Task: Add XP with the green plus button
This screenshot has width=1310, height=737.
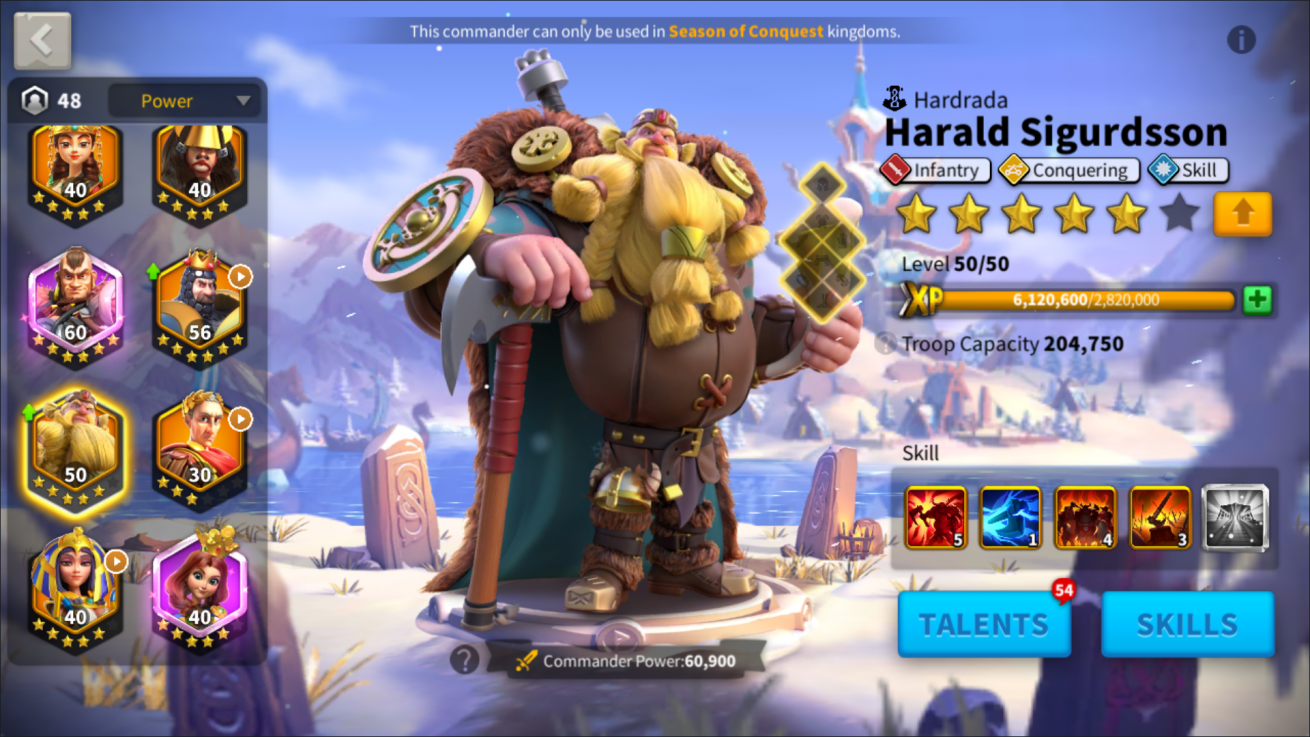Action: pyautogui.click(x=1257, y=300)
